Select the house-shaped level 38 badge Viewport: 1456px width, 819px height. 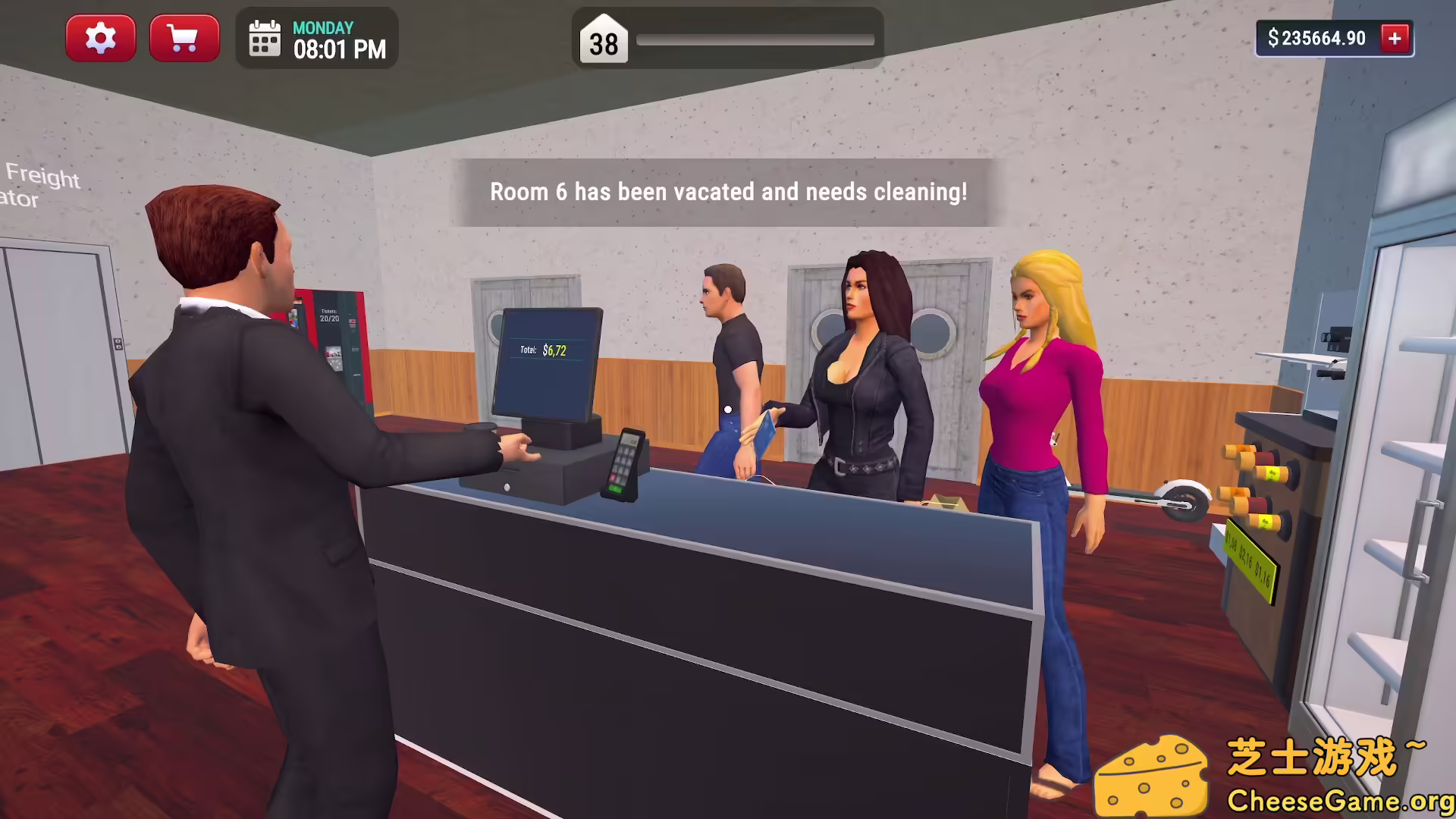pos(603,42)
